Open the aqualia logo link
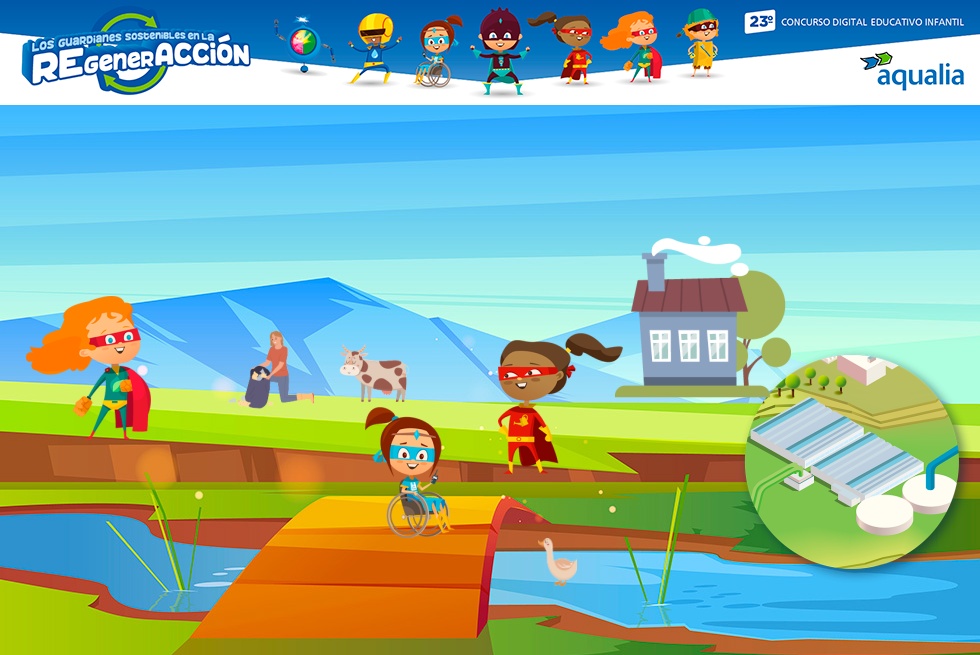Viewport: 980px width, 655px height. tap(912, 70)
